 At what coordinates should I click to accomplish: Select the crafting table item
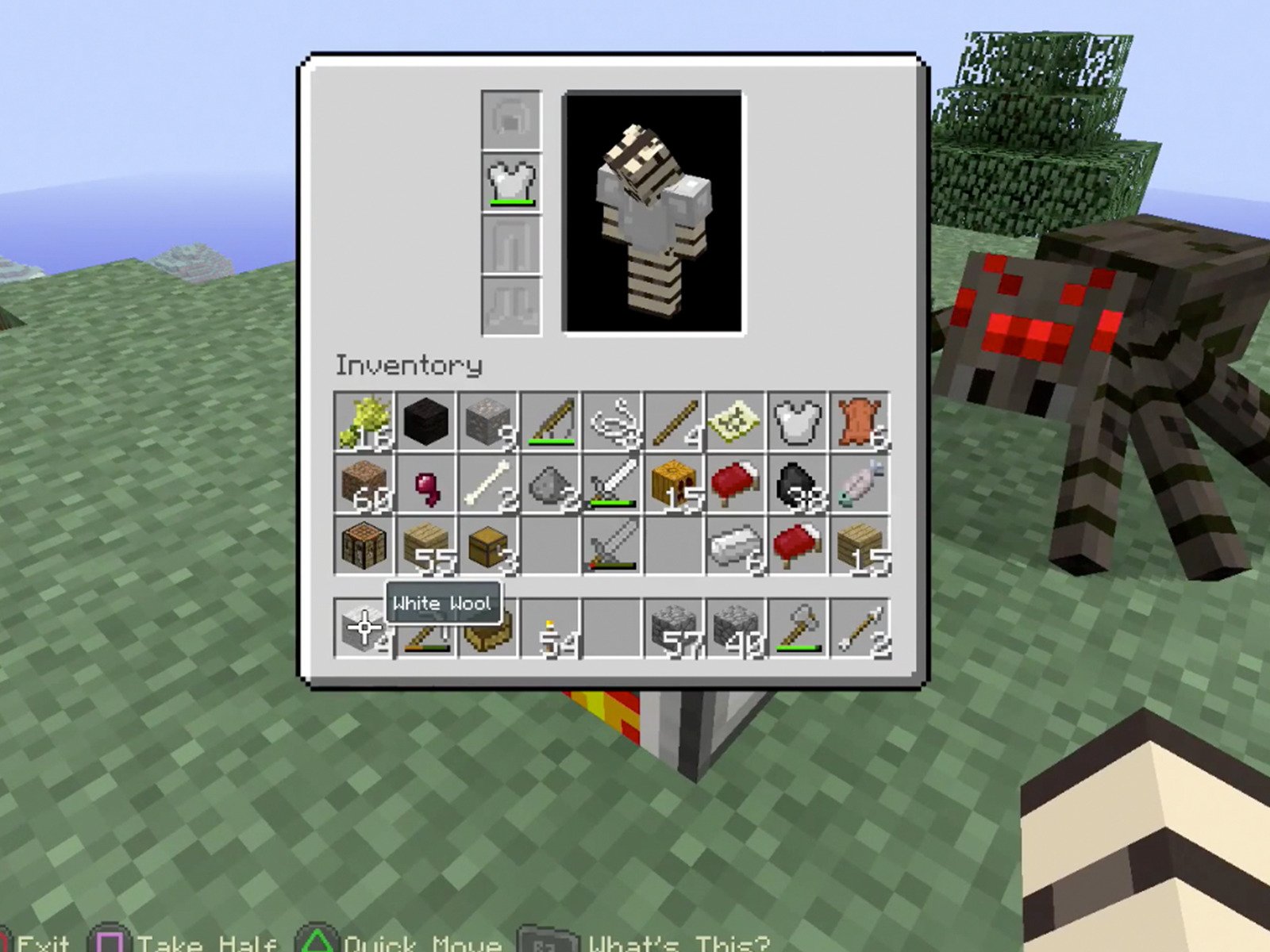[x=365, y=547]
